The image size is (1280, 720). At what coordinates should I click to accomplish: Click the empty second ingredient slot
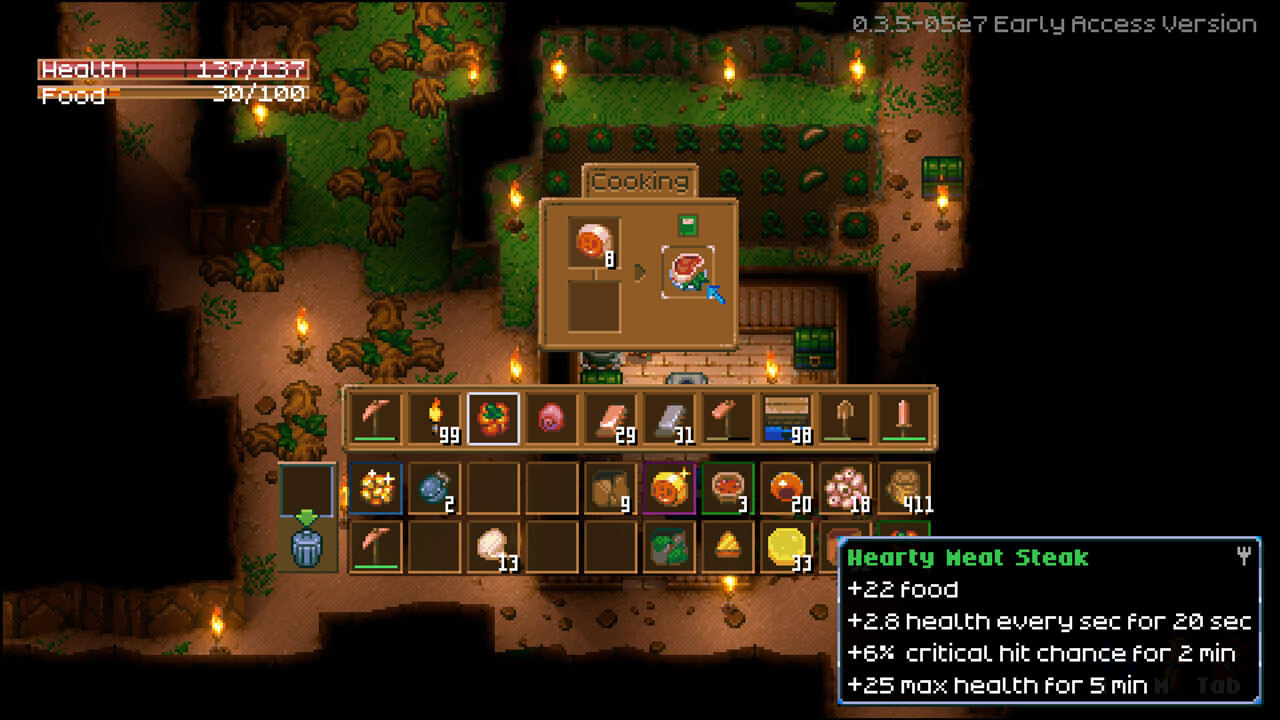pos(594,305)
